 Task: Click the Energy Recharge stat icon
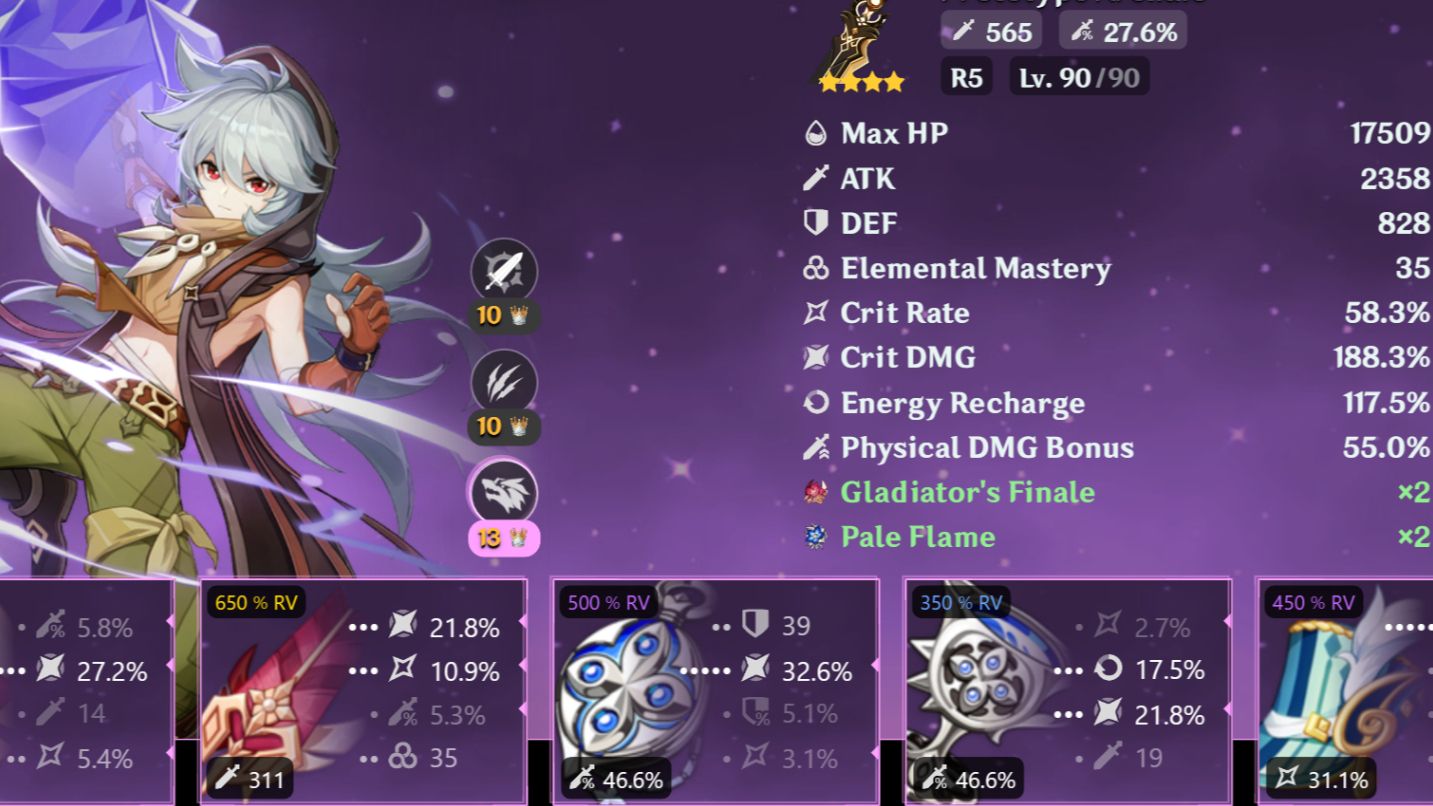[x=816, y=403]
